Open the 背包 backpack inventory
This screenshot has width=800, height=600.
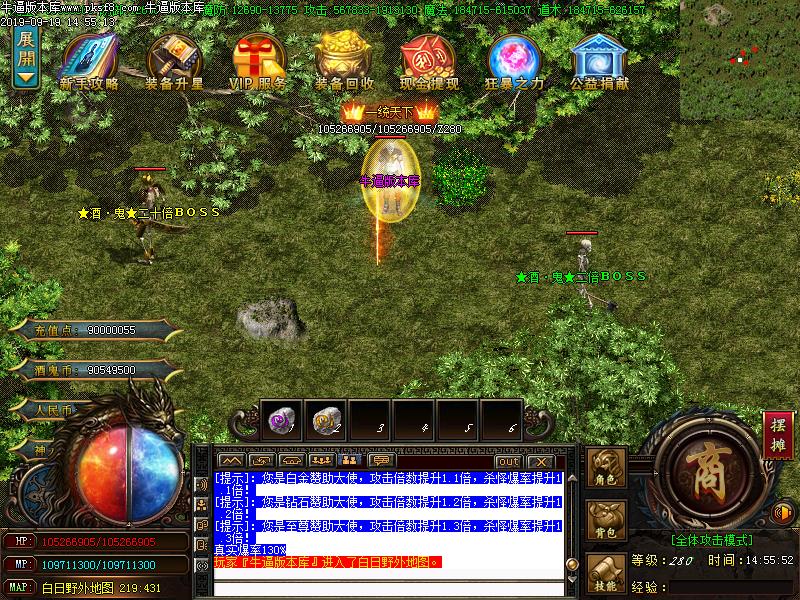[607, 521]
